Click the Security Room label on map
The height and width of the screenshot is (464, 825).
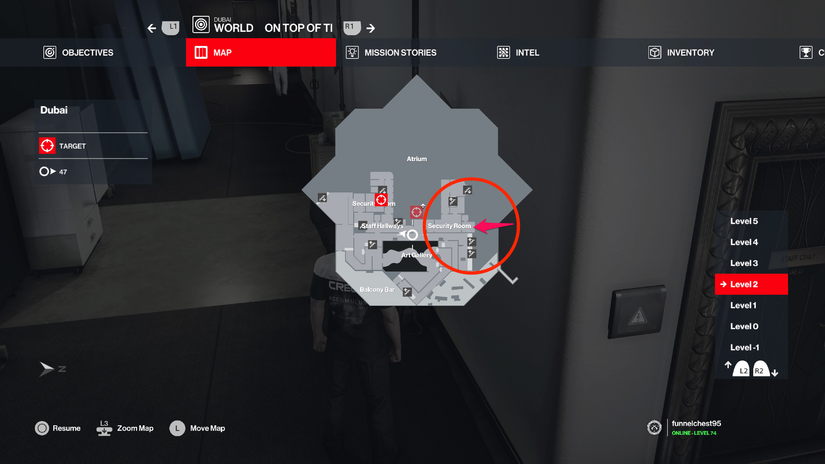[449, 226]
